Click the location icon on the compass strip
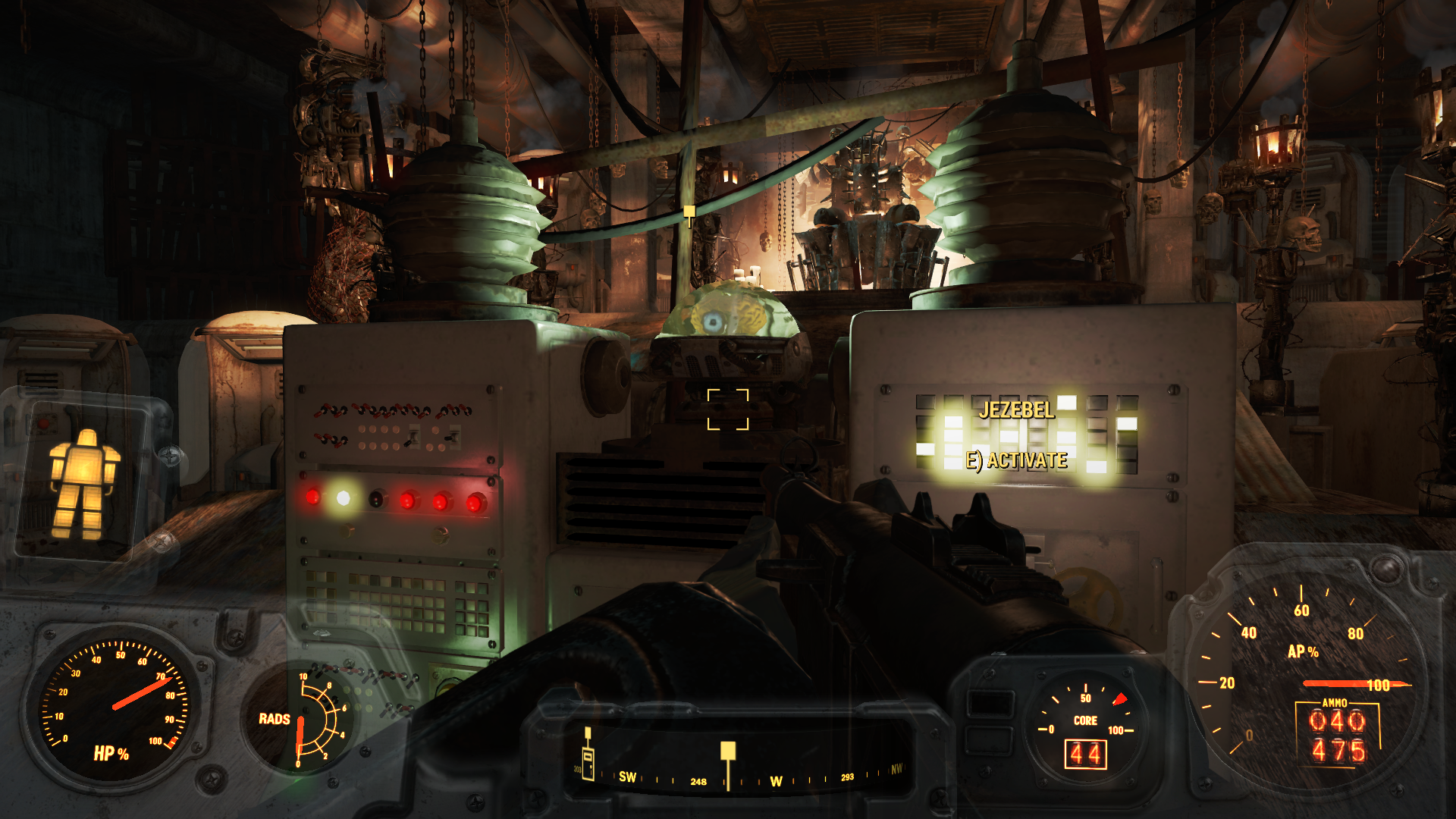Image resolution: width=1456 pixels, height=819 pixels. tap(588, 761)
